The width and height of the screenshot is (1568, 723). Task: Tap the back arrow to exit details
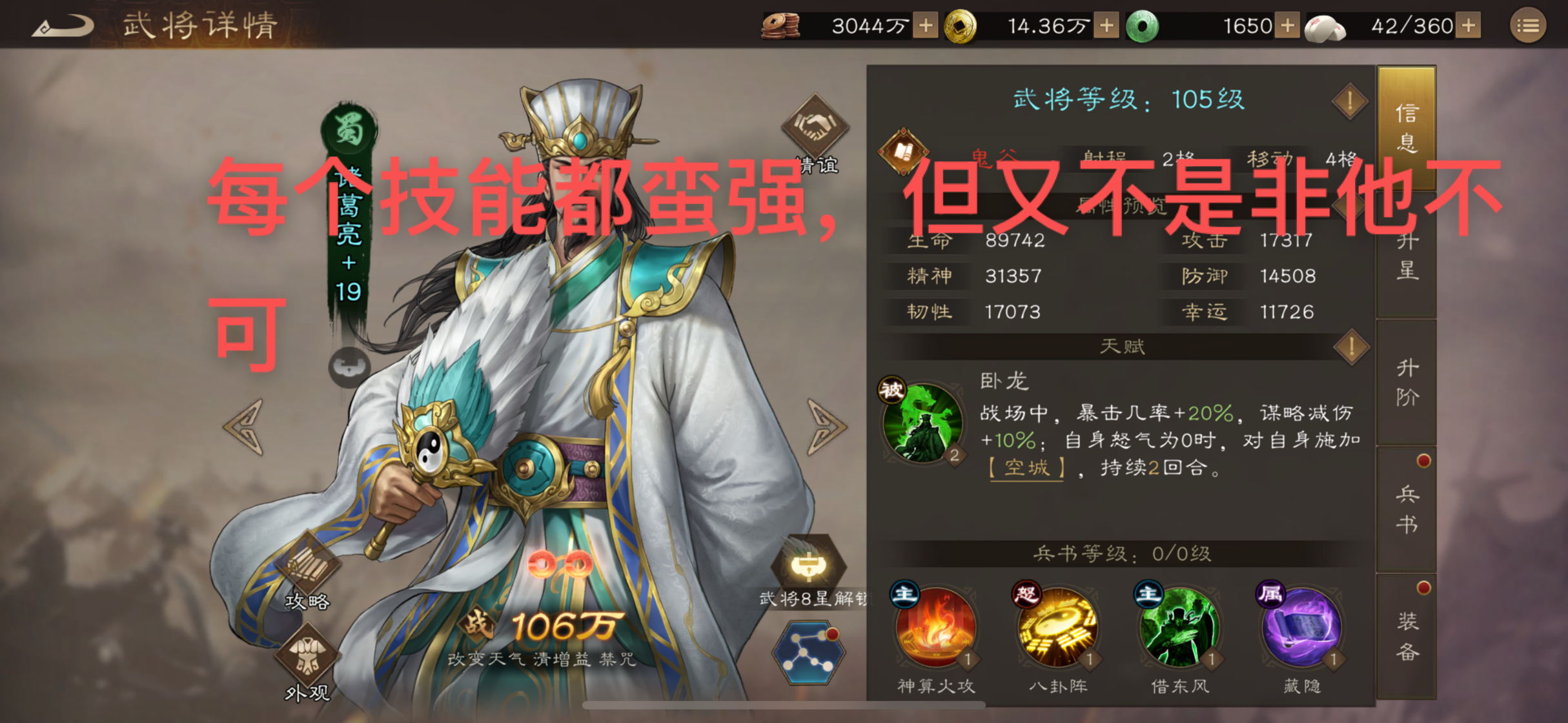[63, 24]
